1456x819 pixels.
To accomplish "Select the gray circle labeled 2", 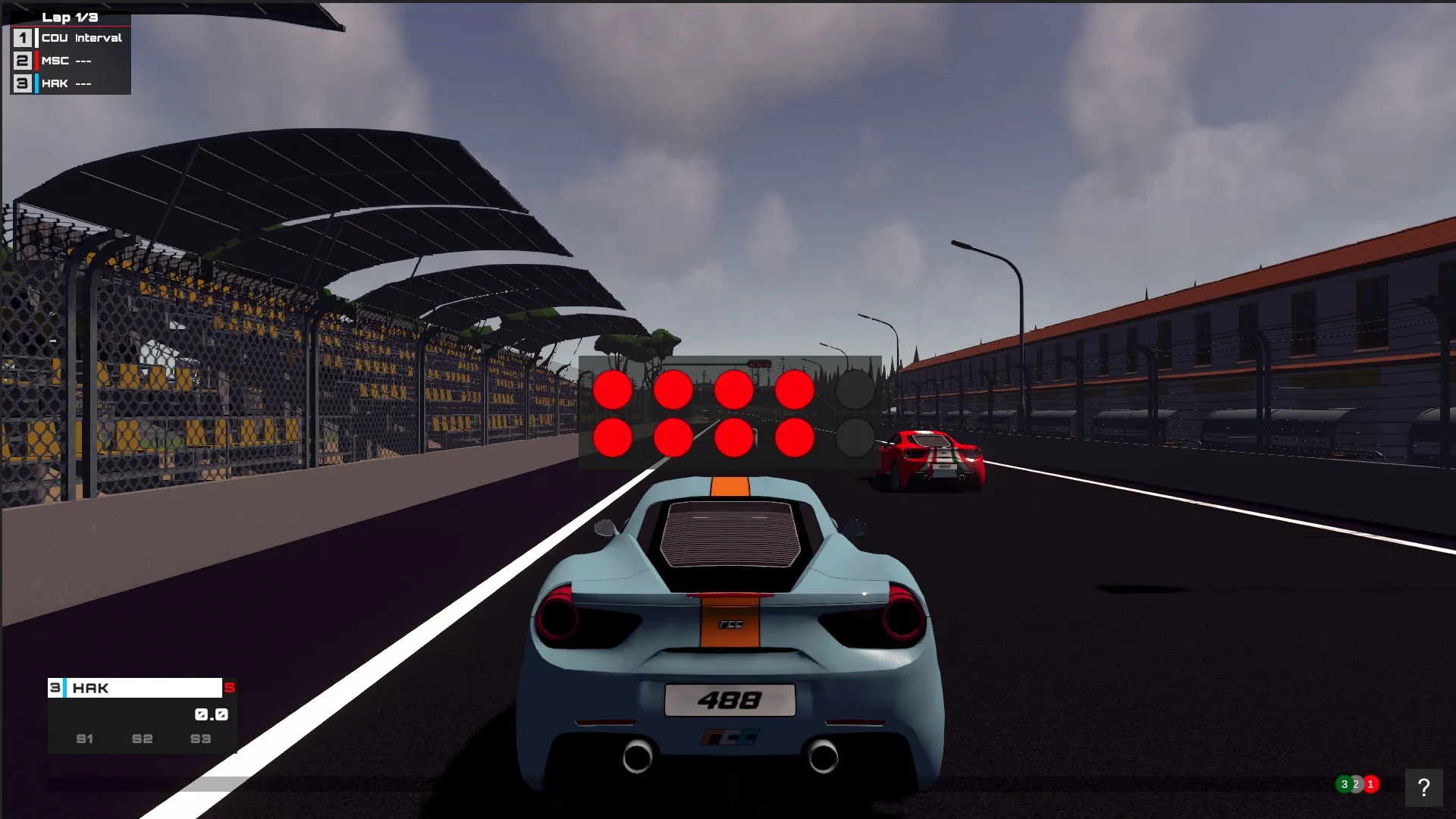I will pyautogui.click(x=1356, y=785).
